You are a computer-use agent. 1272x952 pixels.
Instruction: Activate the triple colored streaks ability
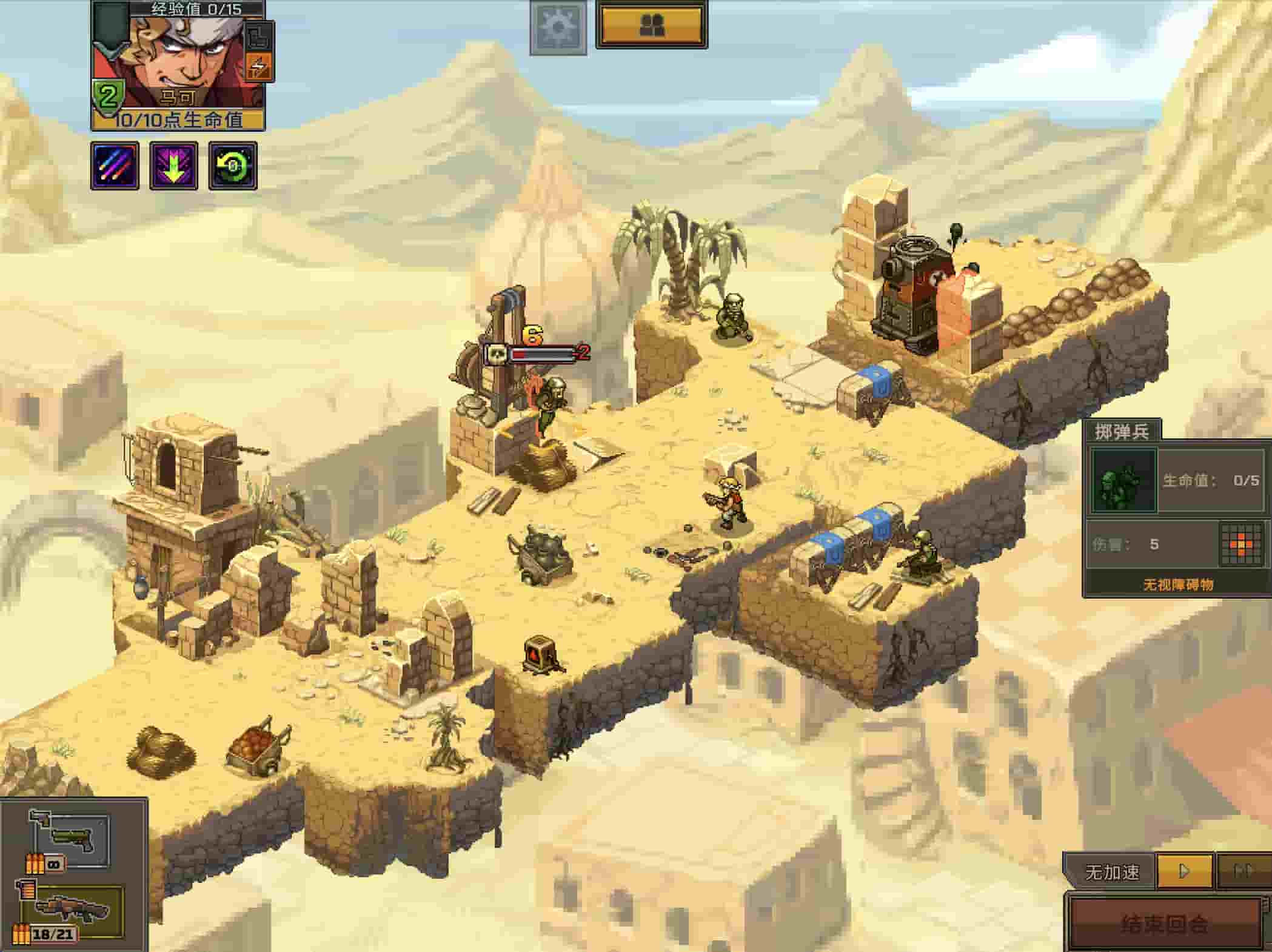[115, 166]
